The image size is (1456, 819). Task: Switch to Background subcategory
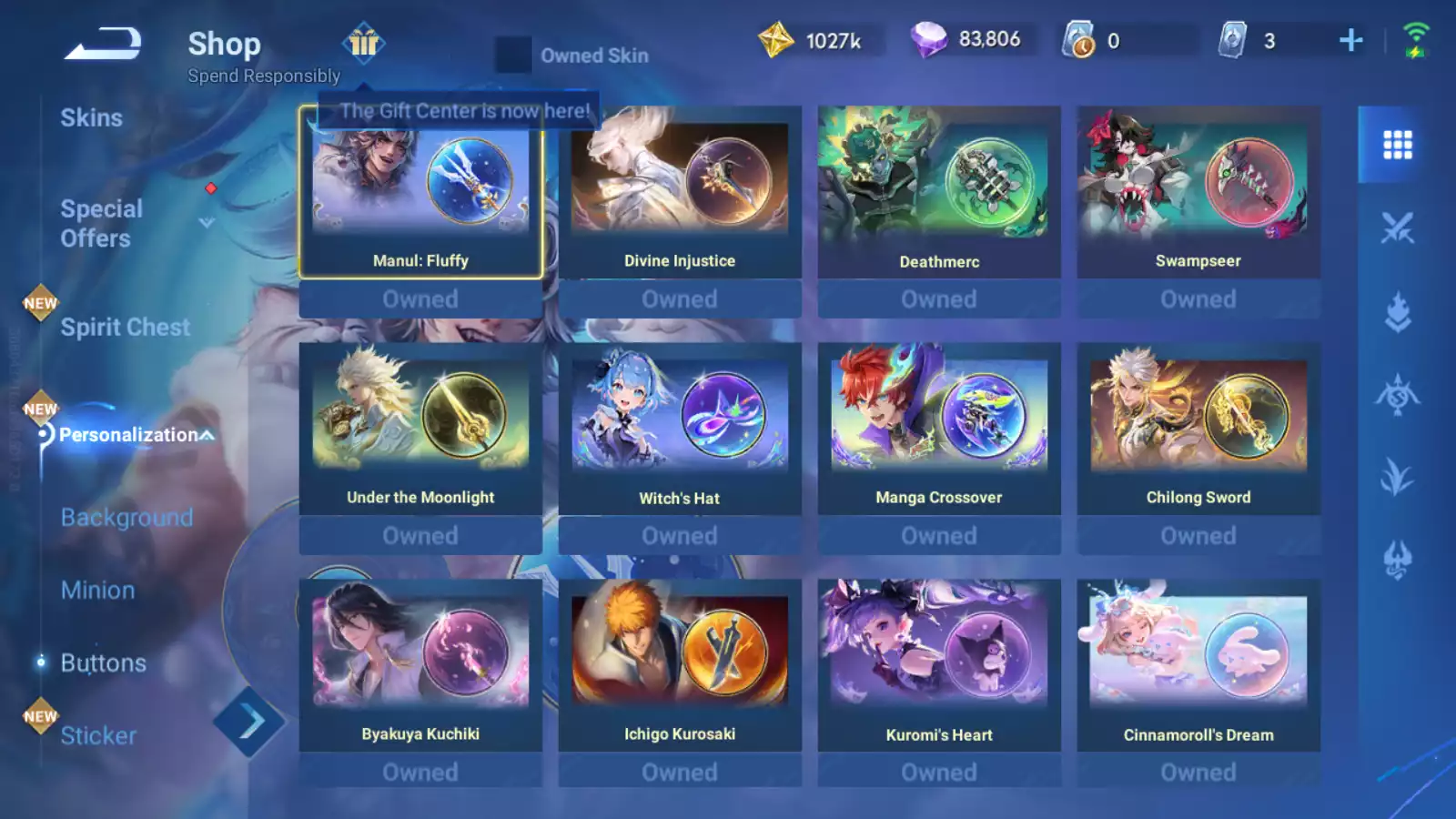(126, 518)
